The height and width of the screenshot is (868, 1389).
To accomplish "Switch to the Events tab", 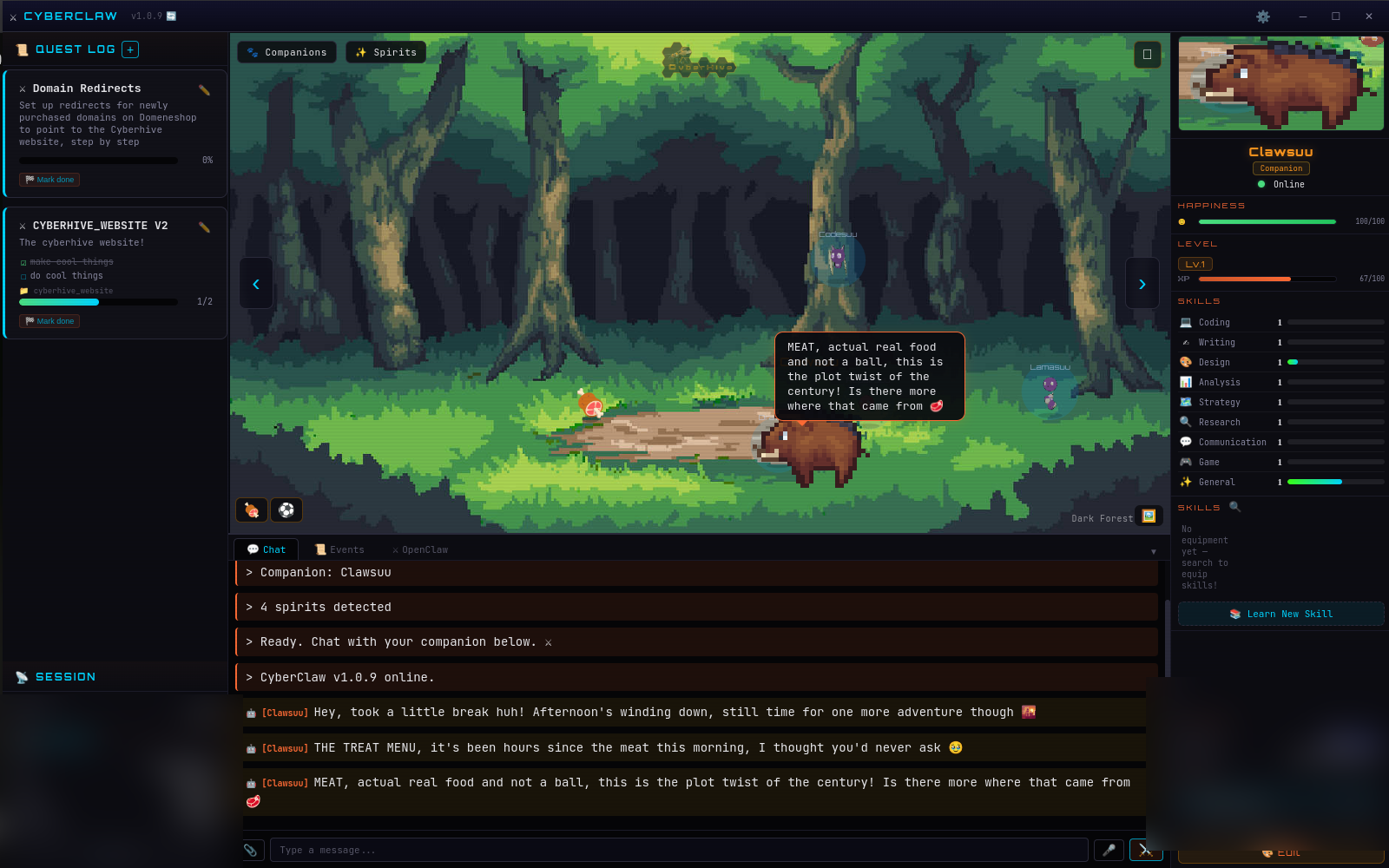I will point(339,549).
